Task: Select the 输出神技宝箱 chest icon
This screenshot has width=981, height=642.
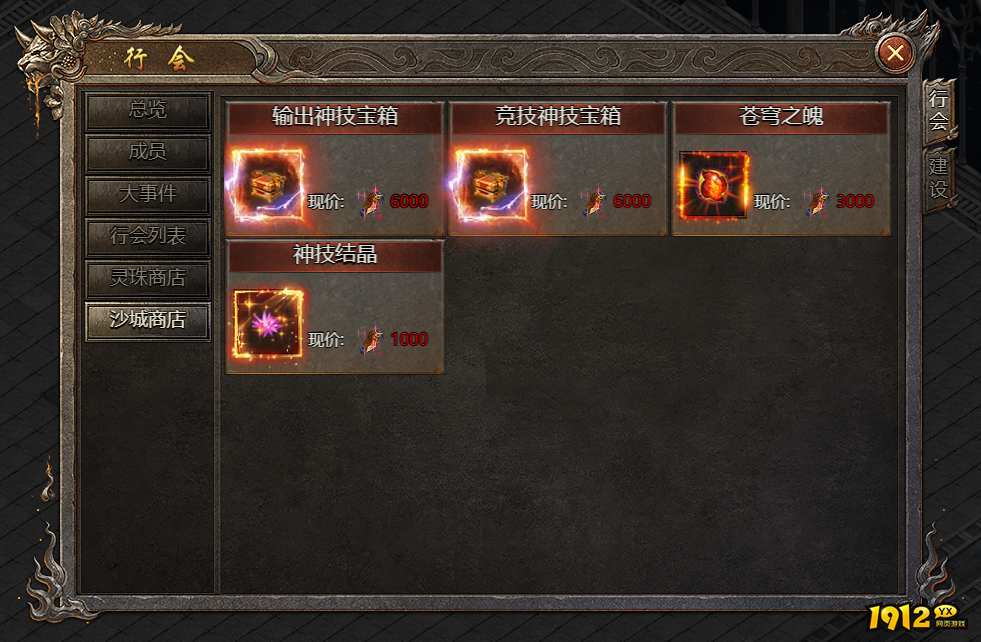Action: pyautogui.click(x=266, y=186)
